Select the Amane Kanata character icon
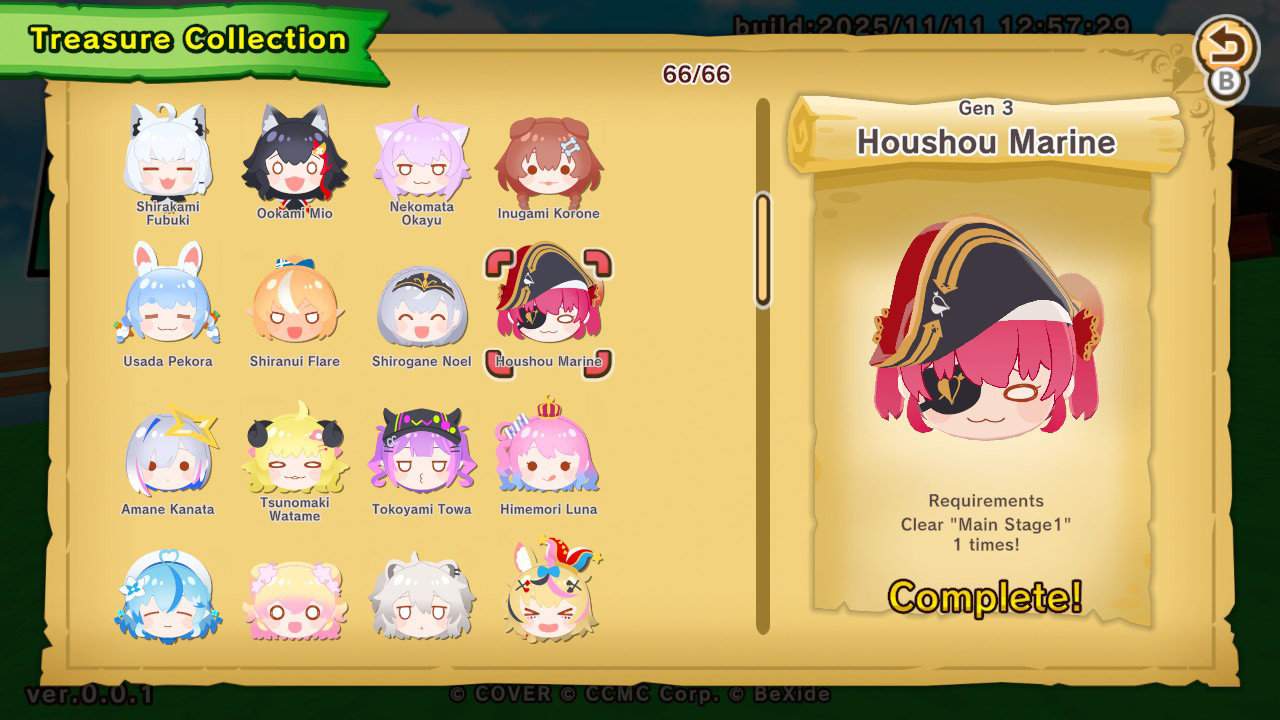The image size is (1280, 720). coord(168,452)
